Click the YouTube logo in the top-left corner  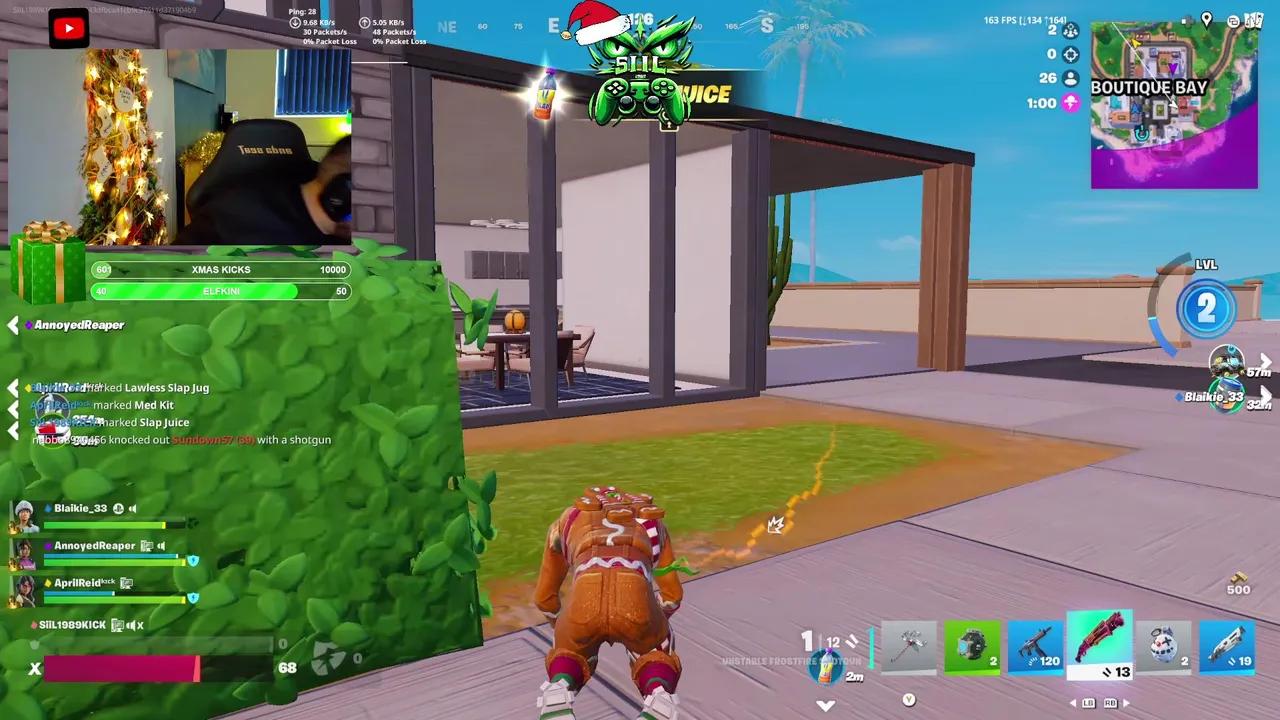68,27
